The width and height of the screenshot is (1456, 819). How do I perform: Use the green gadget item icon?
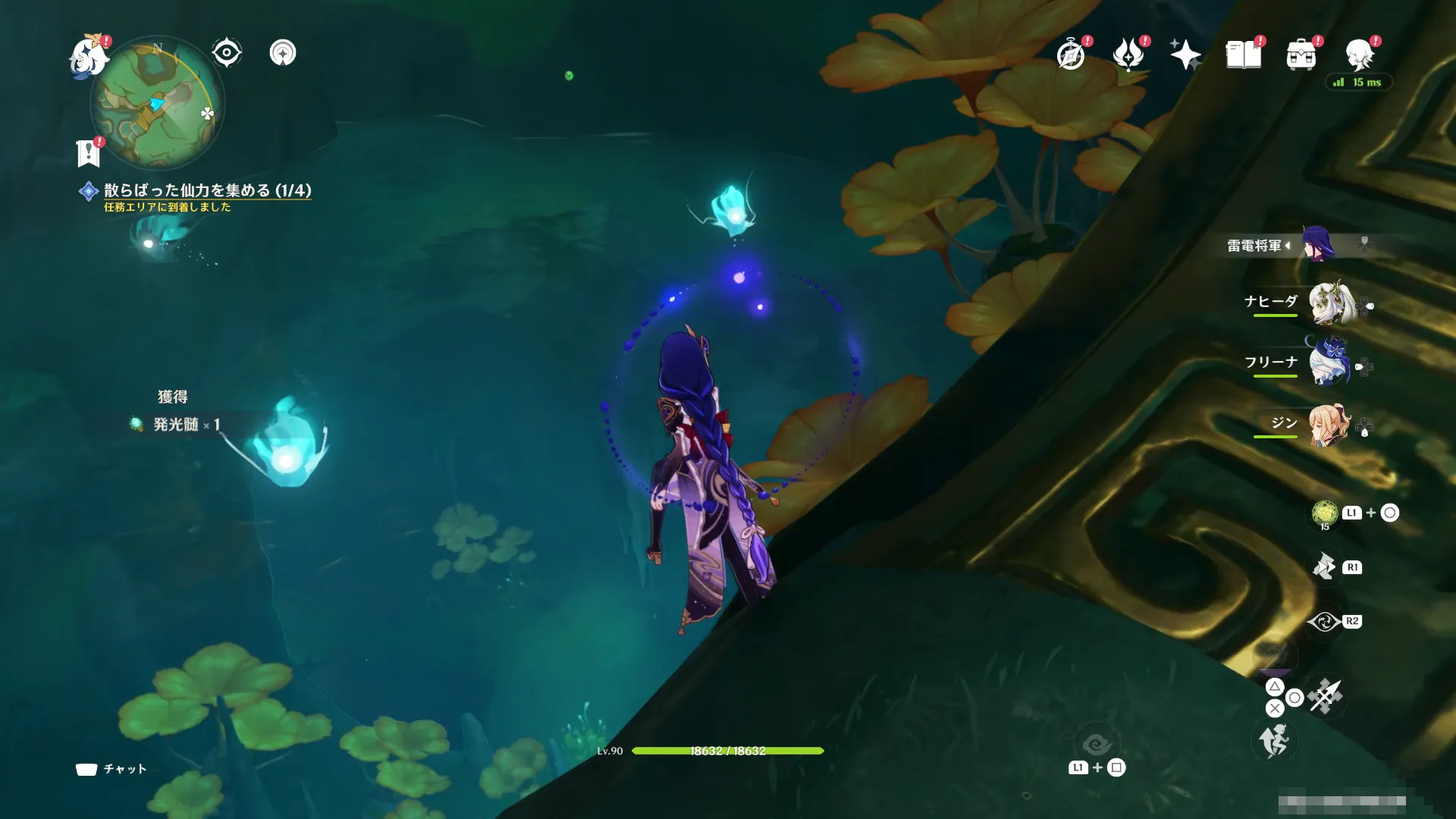click(1325, 513)
